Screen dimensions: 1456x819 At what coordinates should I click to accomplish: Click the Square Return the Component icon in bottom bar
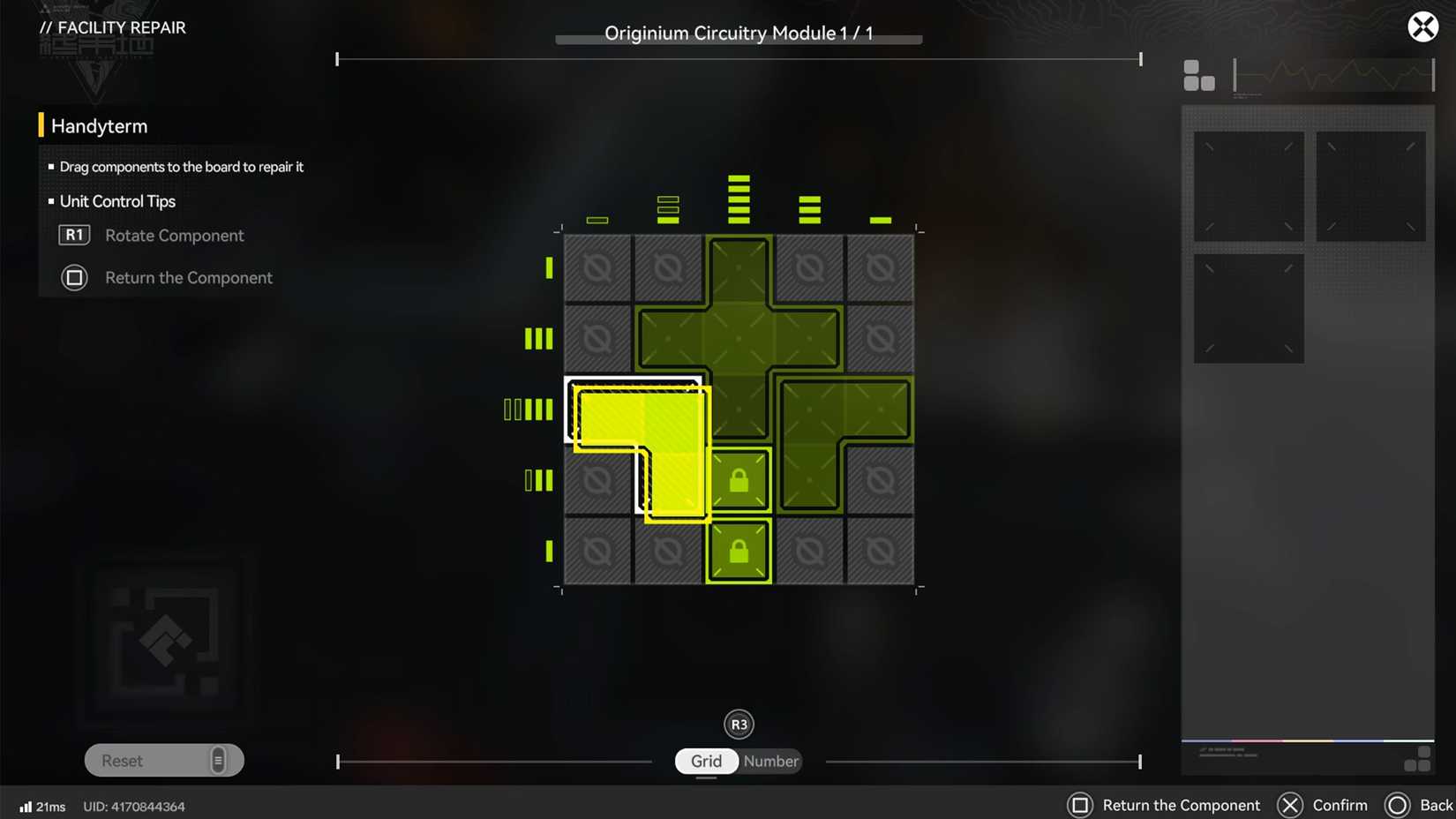pyautogui.click(x=1081, y=805)
